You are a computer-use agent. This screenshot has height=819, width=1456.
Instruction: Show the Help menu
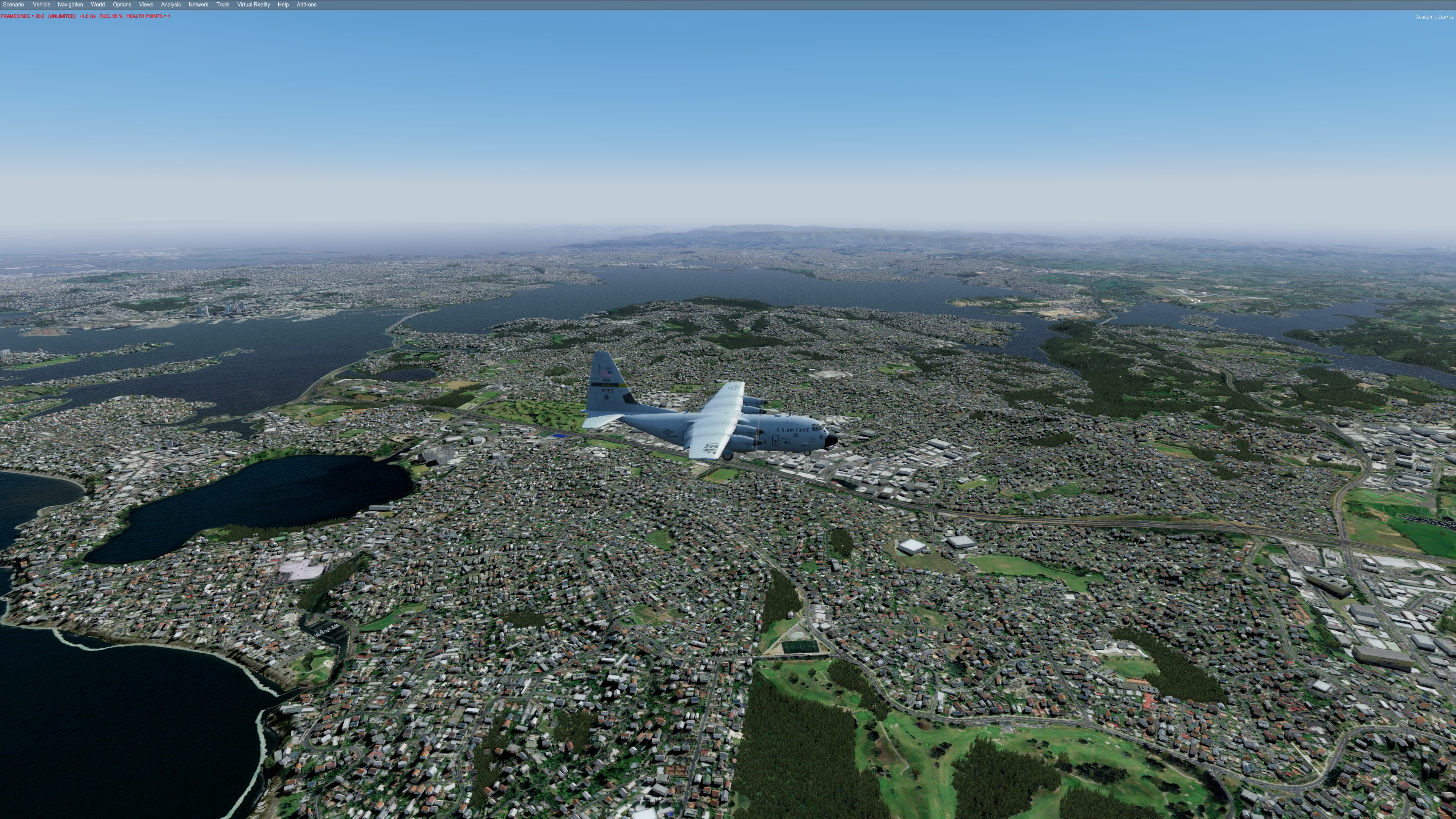pos(283,5)
